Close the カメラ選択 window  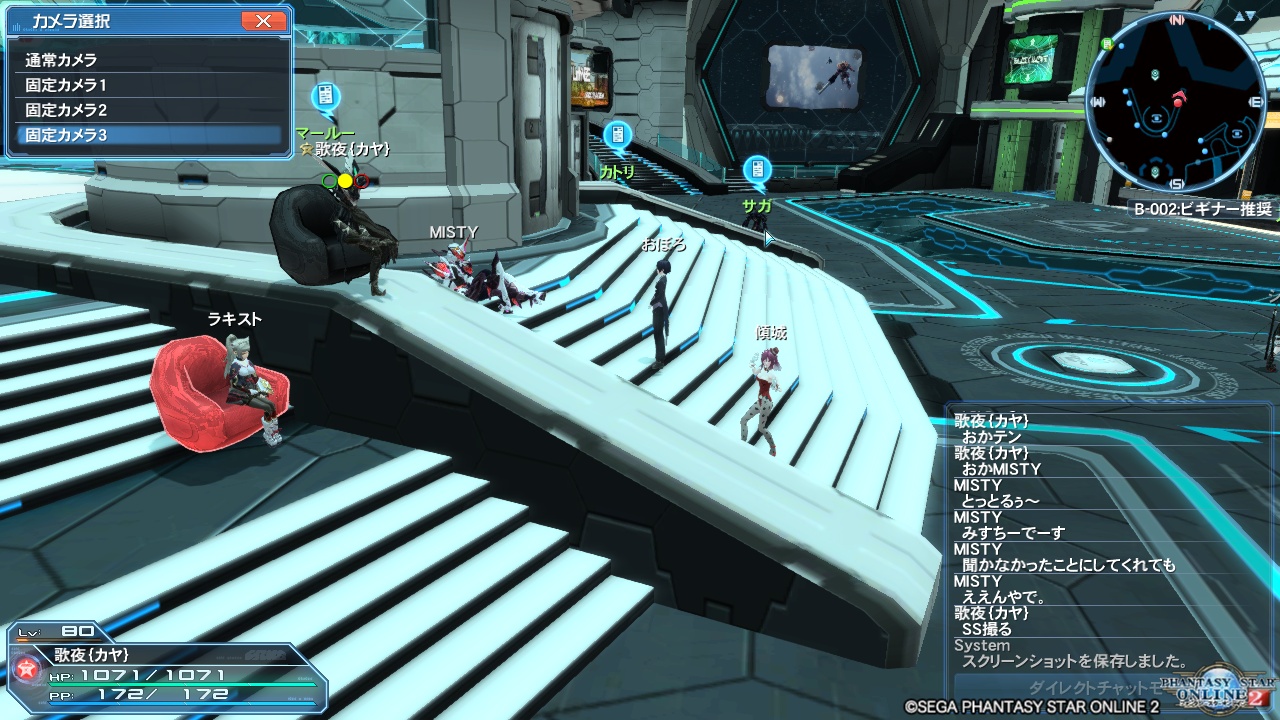(263, 21)
